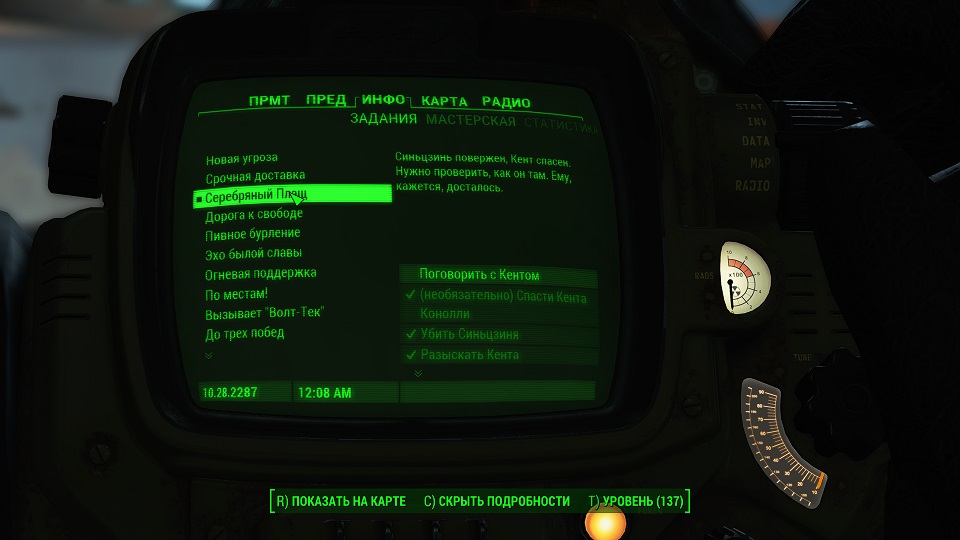960x540 pixels.
Task: Switch to the КАРТА tab
Action: coord(444,101)
